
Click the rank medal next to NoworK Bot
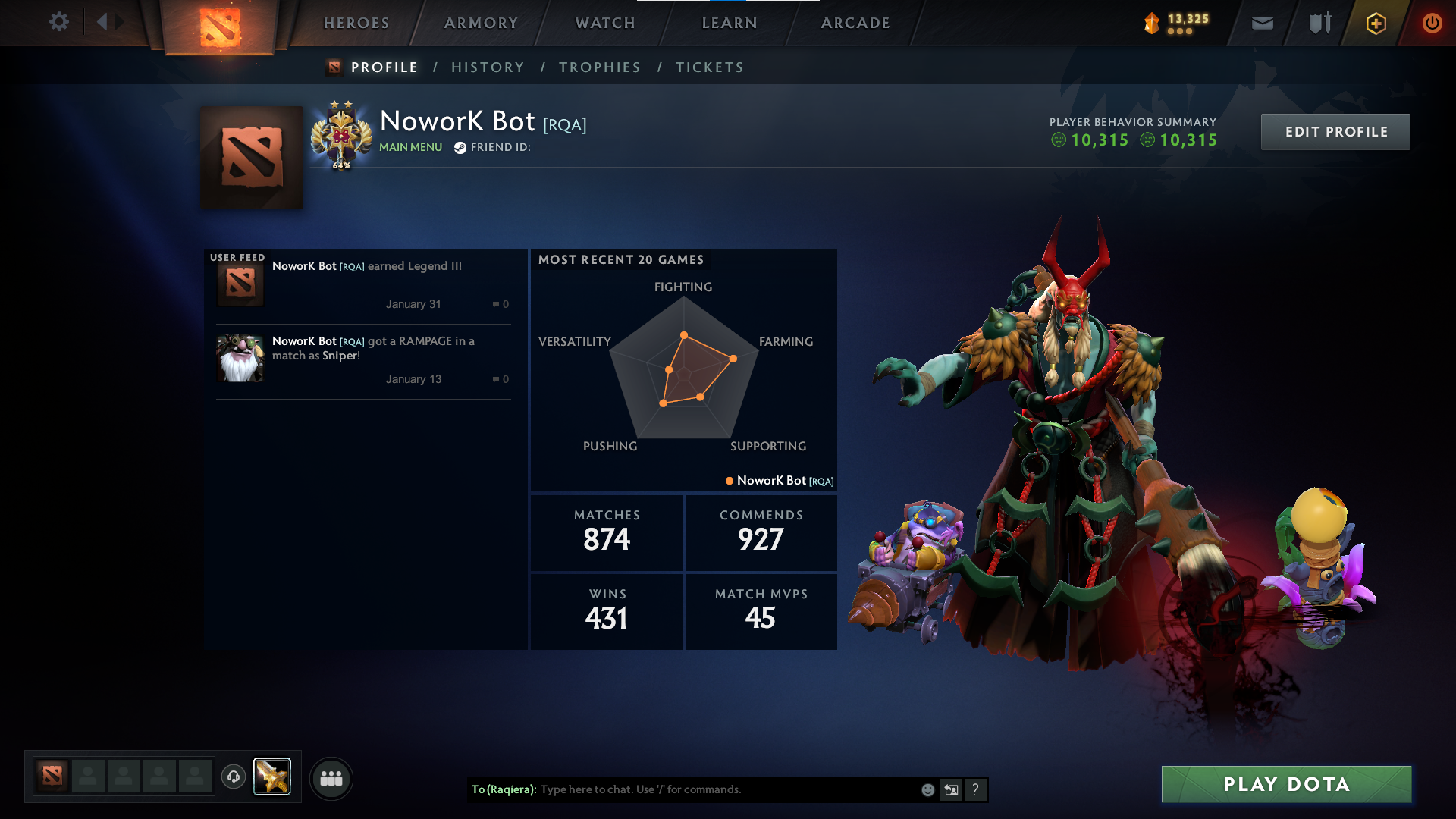click(x=340, y=134)
